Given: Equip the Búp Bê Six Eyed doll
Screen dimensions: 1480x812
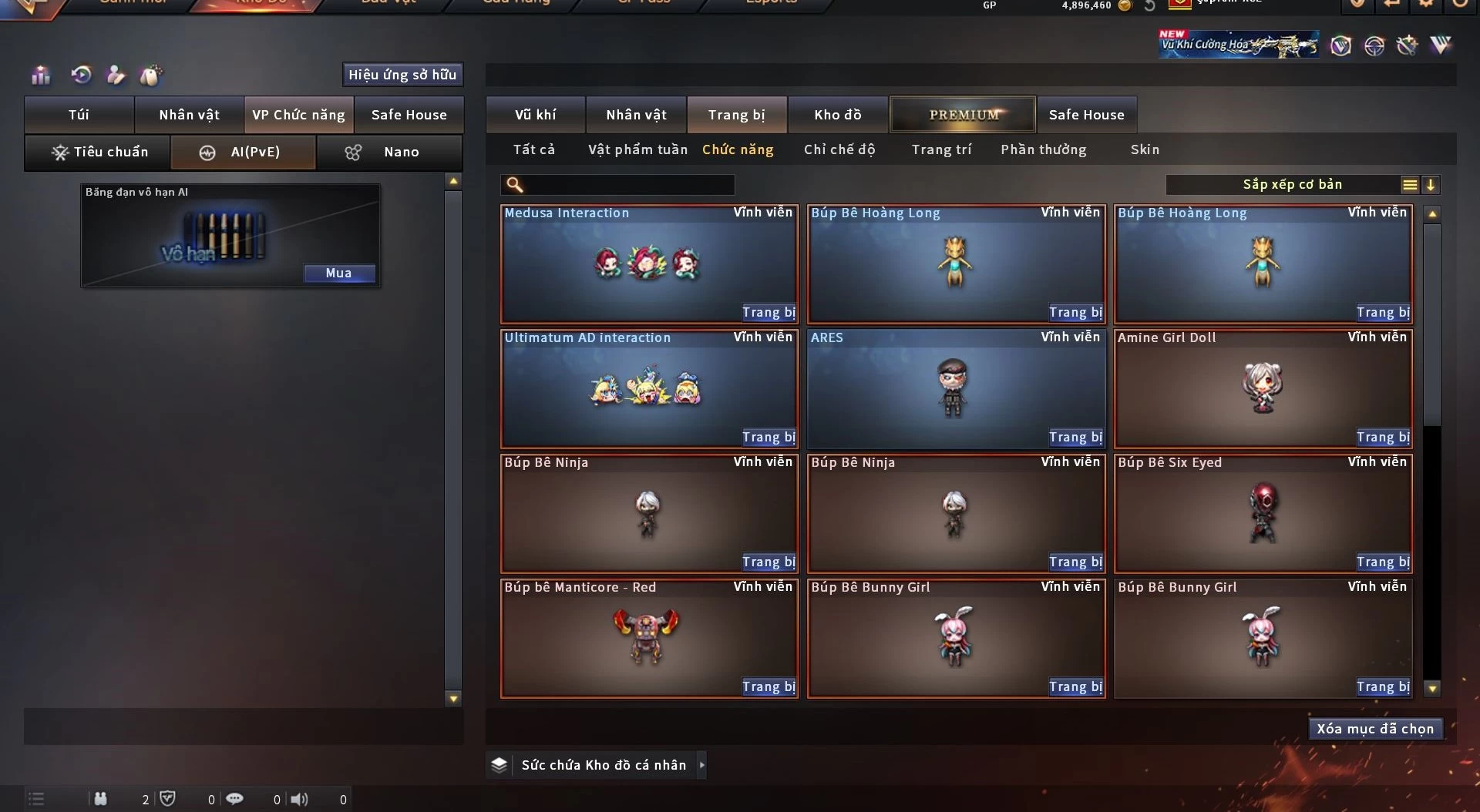Looking at the screenshot, I should [x=1383, y=562].
